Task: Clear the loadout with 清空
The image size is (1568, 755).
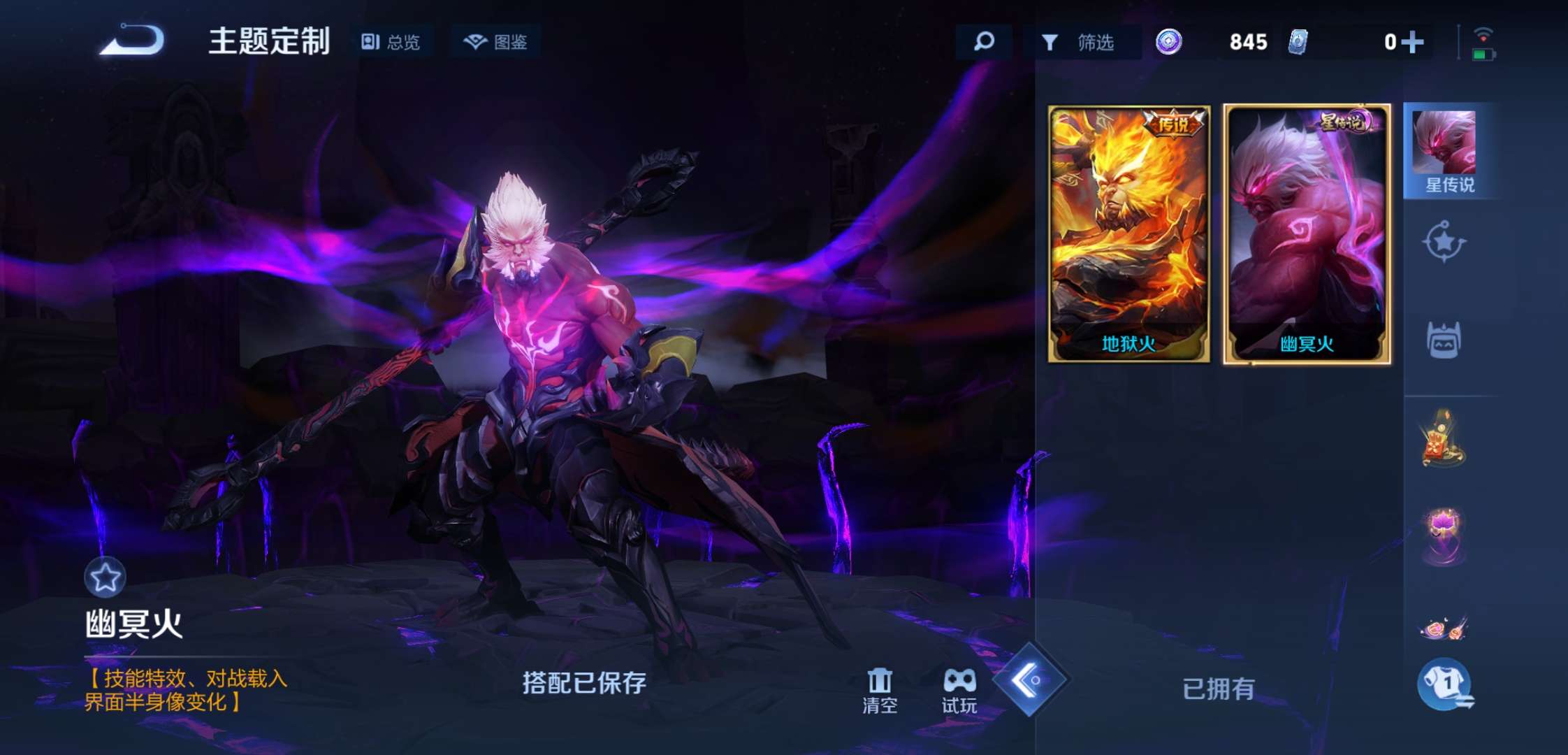Action: pyautogui.click(x=880, y=691)
